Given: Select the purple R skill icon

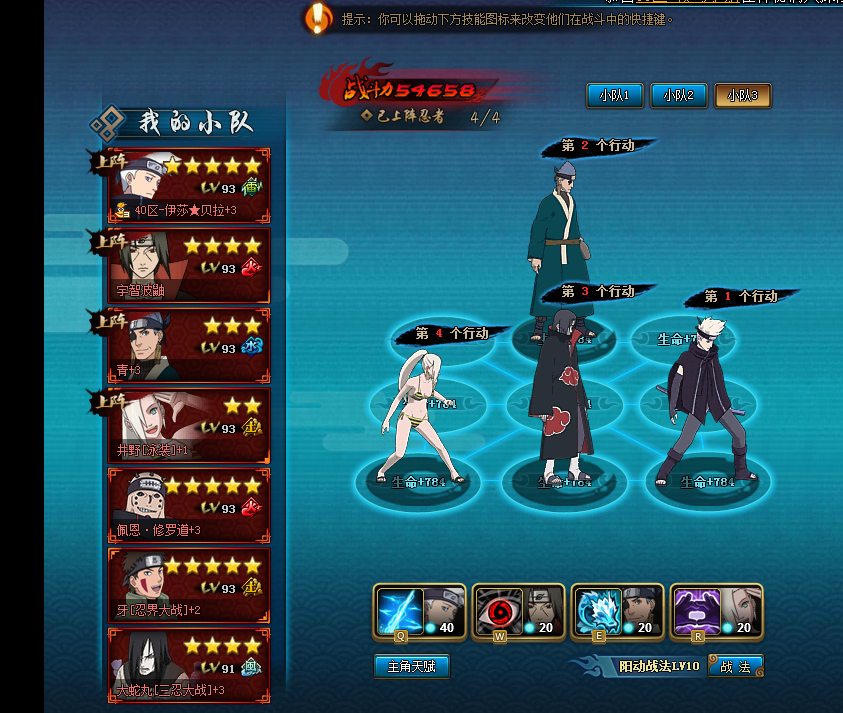Looking at the screenshot, I should click(695, 612).
